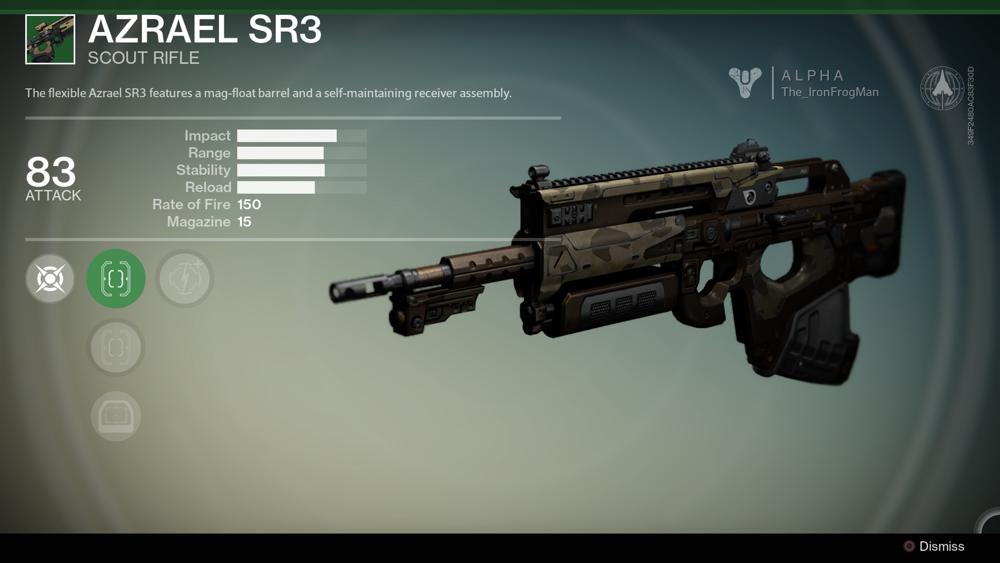Choose the green highlighted sight perk node
1000x563 pixels.
click(x=116, y=279)
